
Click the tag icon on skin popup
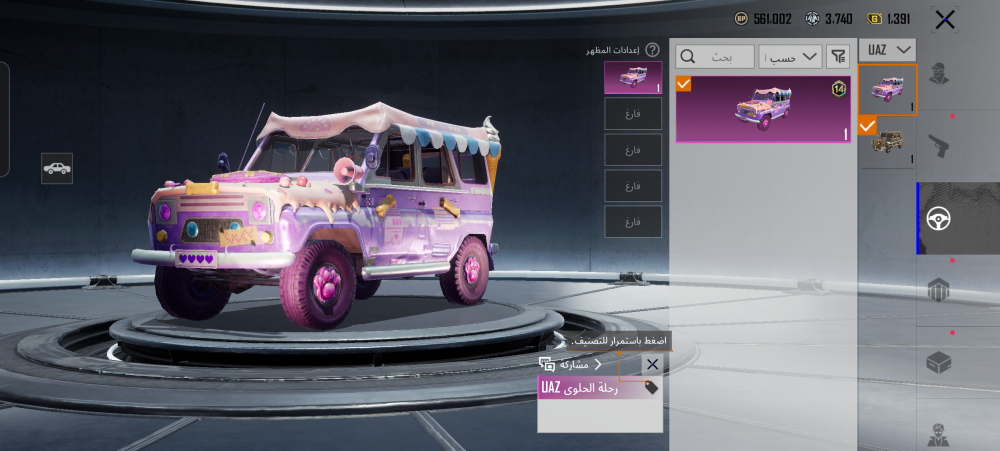[x=652, y=388]
